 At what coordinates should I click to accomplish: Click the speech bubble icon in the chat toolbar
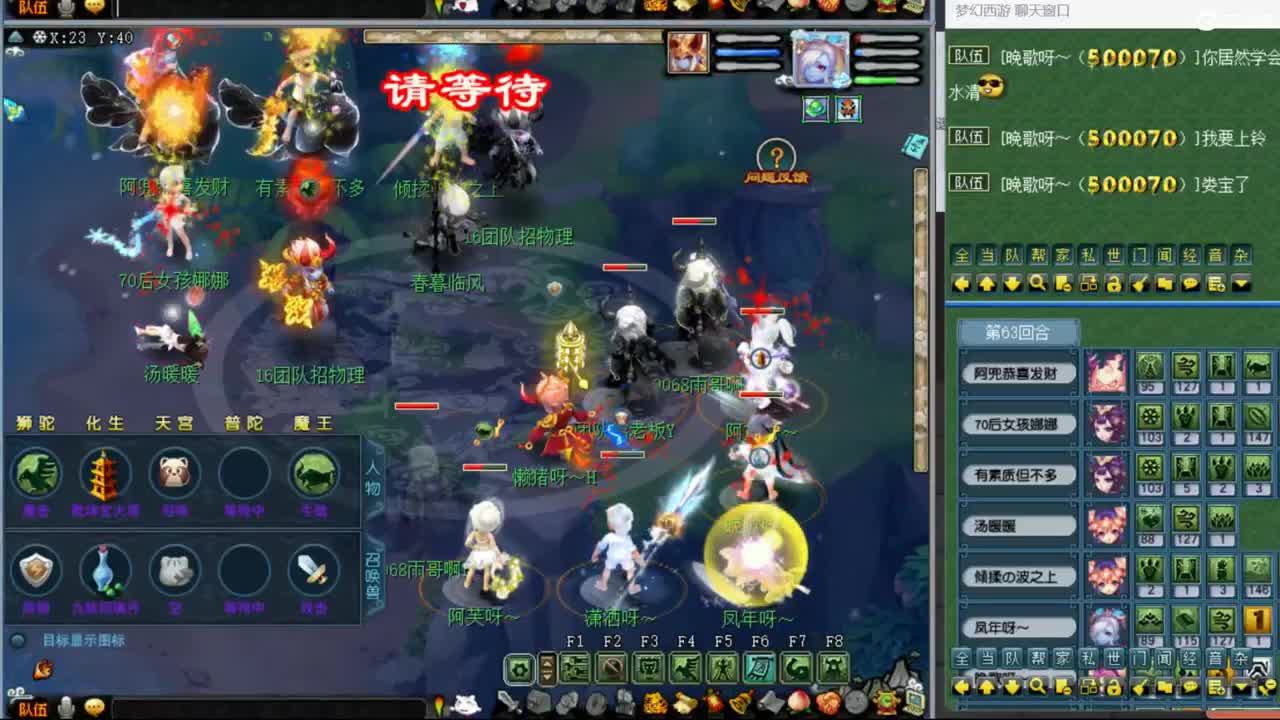1190,283
